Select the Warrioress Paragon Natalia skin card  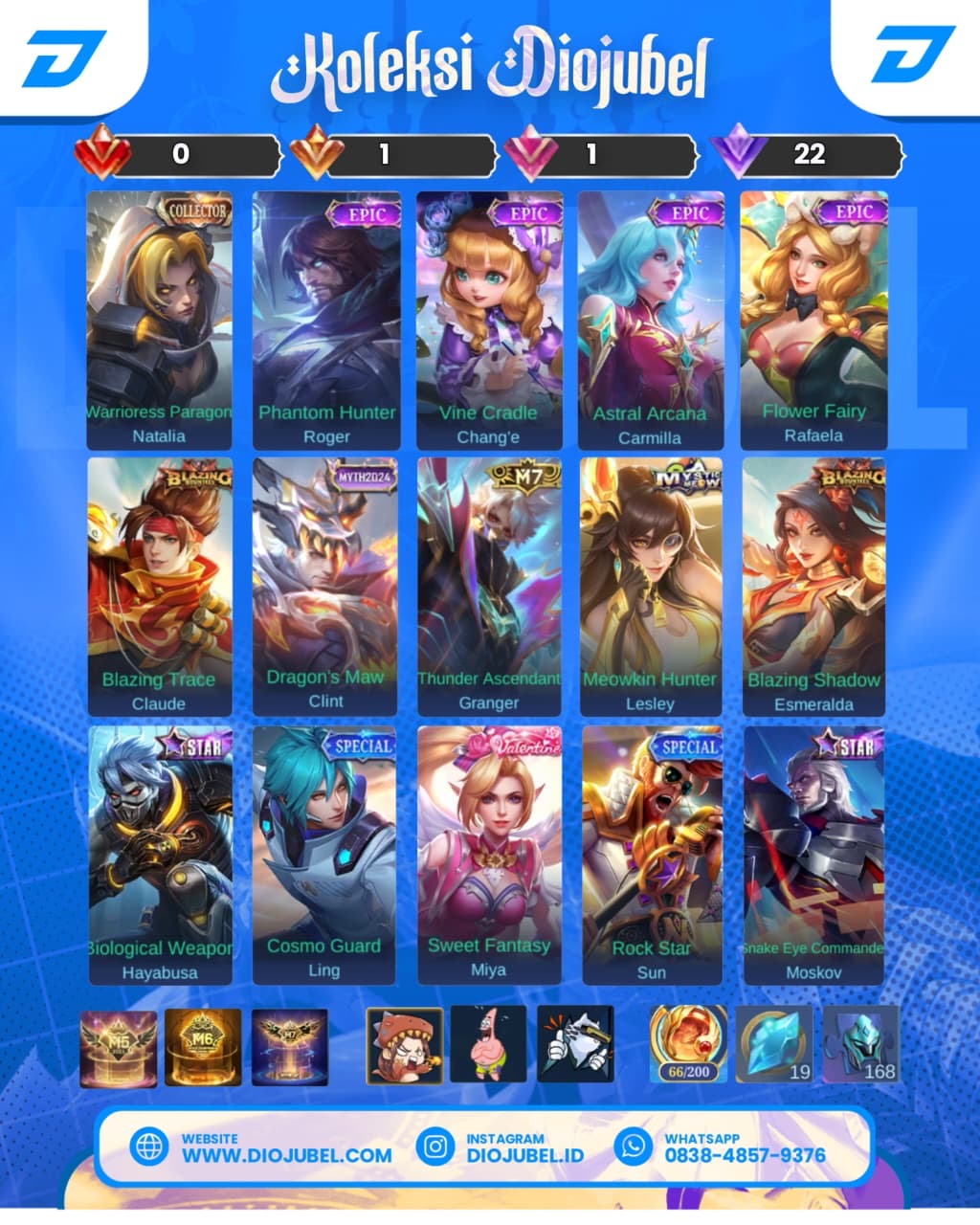point(159,321)
